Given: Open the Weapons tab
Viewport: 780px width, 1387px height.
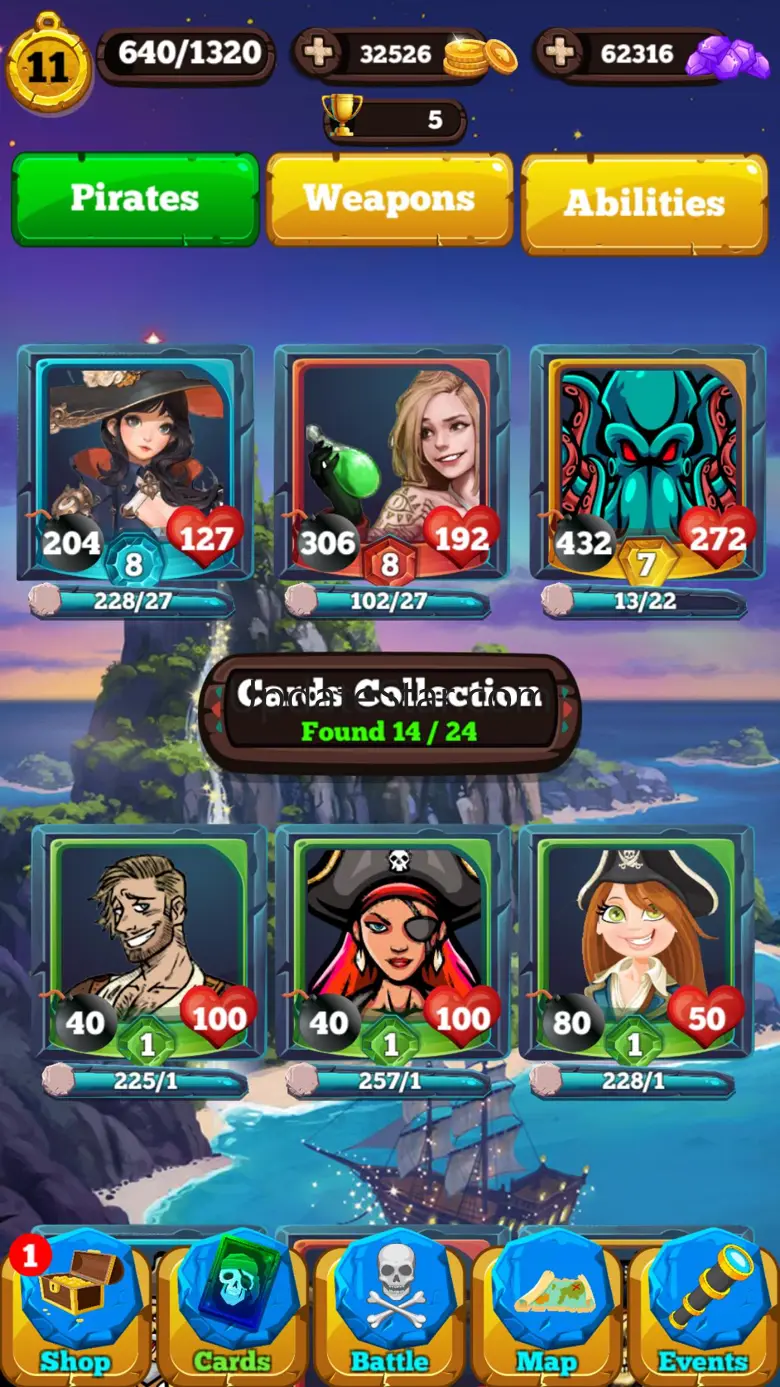Looking at the screenshot, I should point(389,199).
